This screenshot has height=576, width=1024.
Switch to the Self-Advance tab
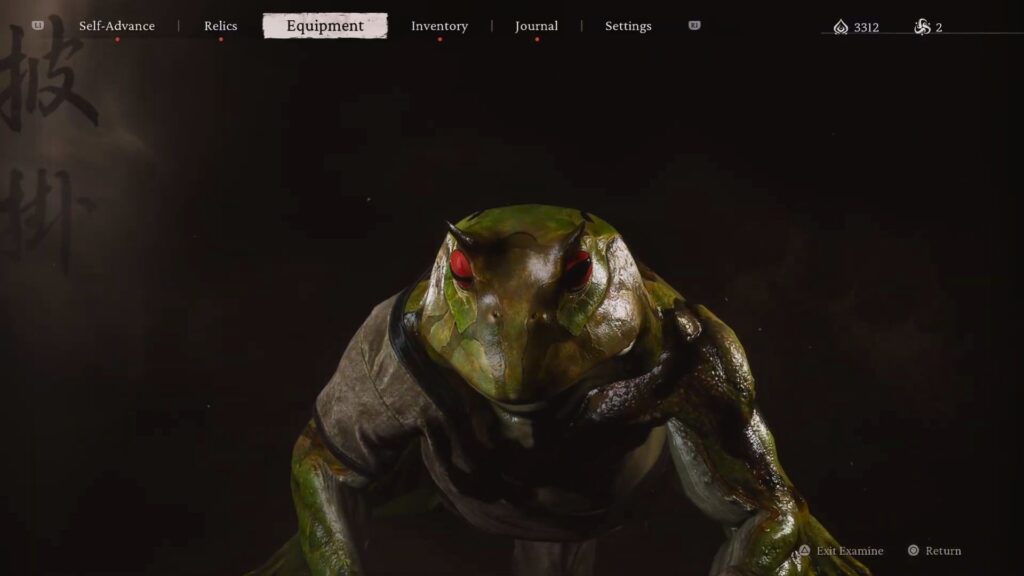(117, 26)
